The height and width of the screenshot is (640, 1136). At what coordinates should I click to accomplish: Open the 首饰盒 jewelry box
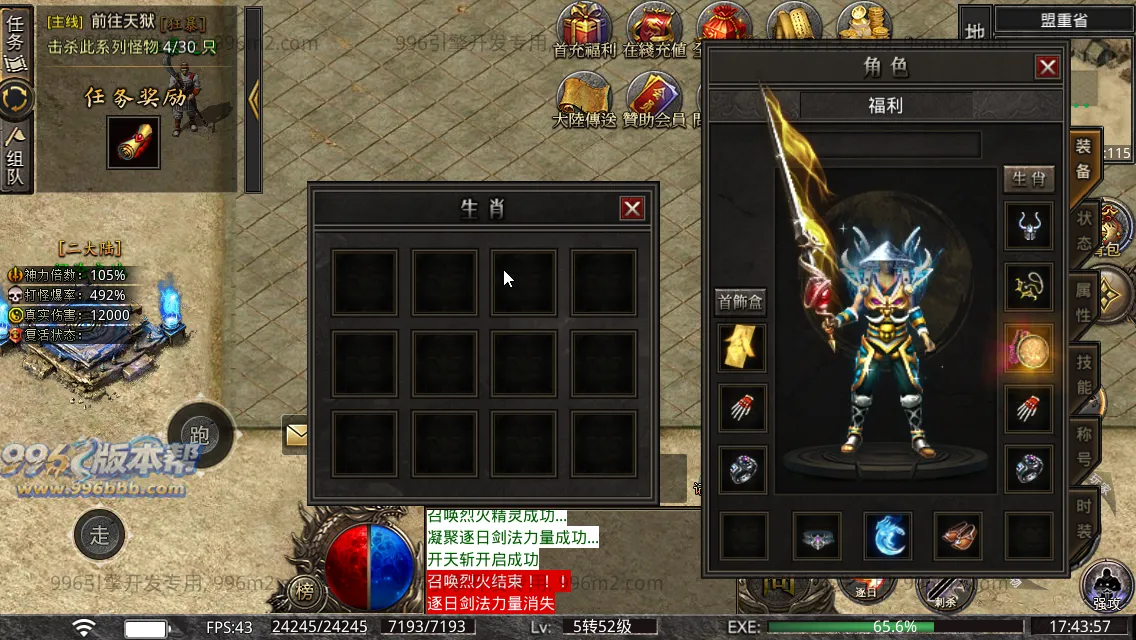pos(741,301)
